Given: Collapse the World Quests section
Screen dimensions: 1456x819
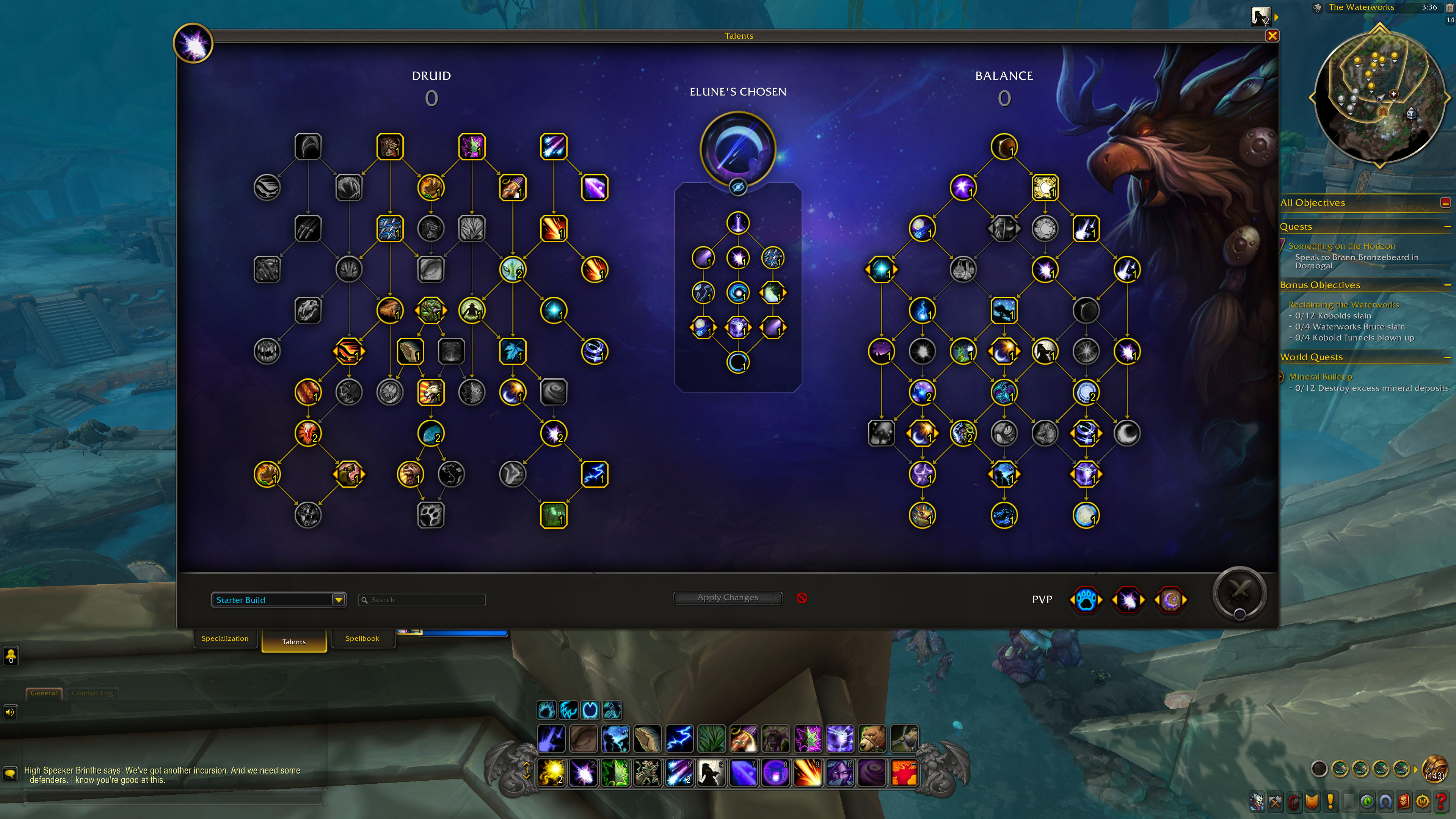Looking at the screenshot, I should pyautogui.click(x=1447, y=357).
